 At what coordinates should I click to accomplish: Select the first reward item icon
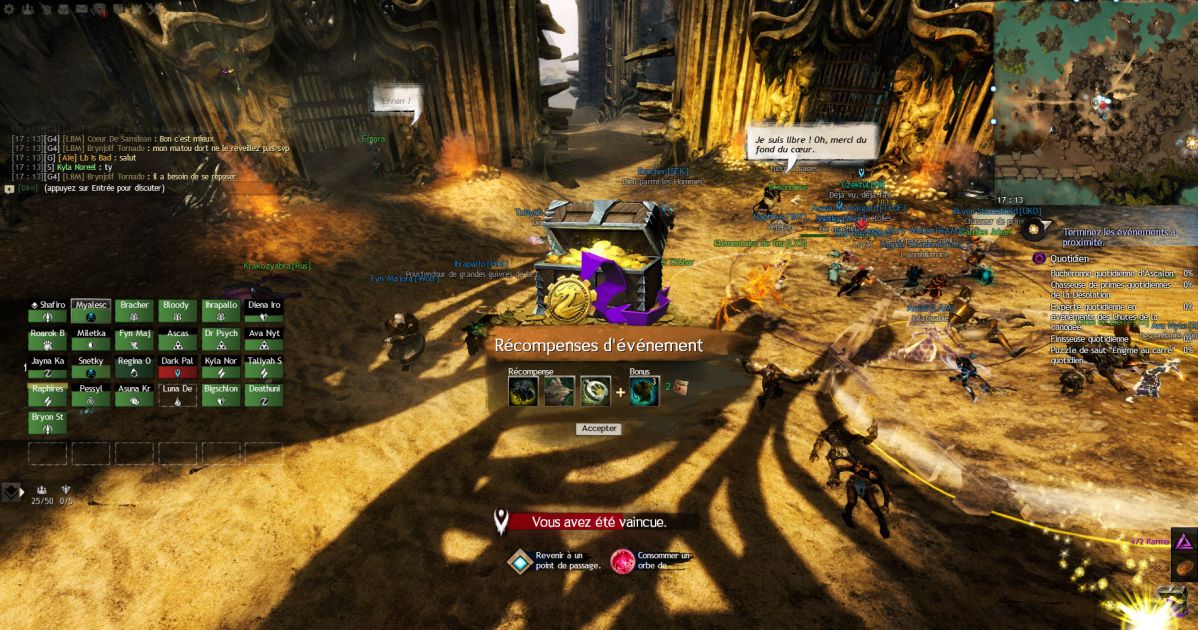point(523,391)
